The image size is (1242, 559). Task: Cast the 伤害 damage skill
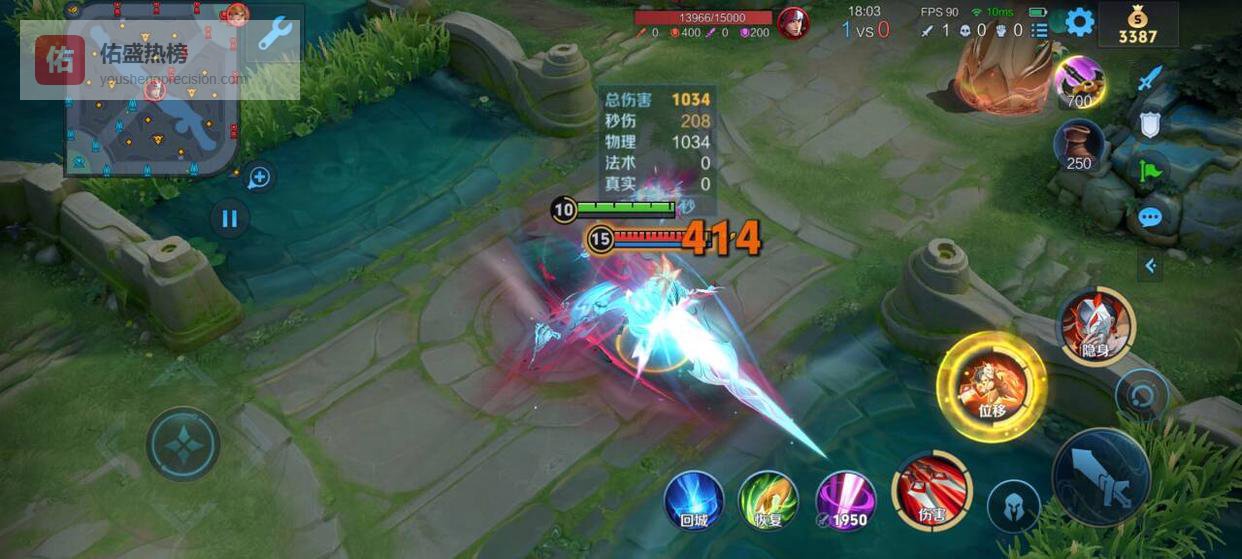tap(931, 489)
